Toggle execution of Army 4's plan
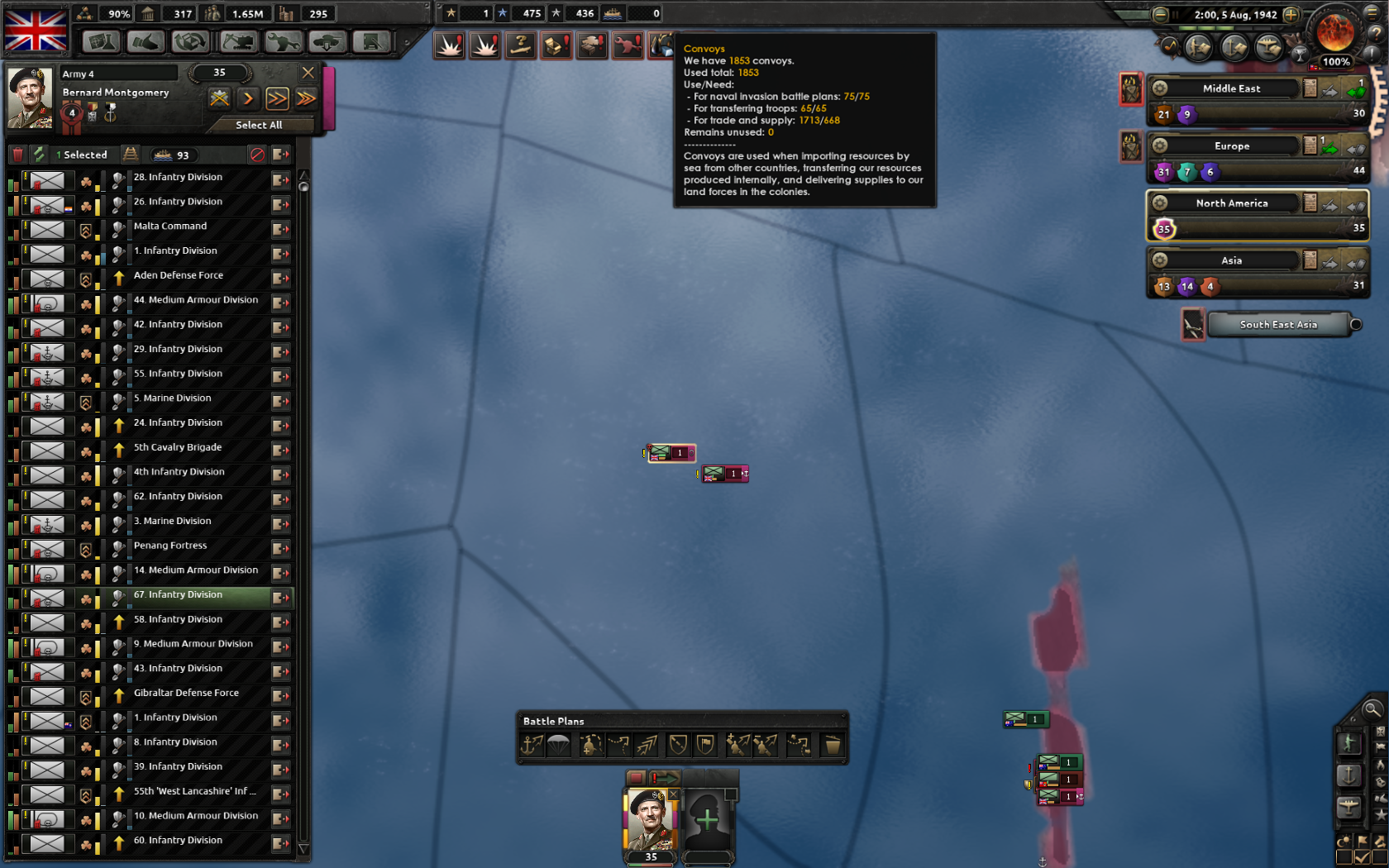 coord(249,98)
